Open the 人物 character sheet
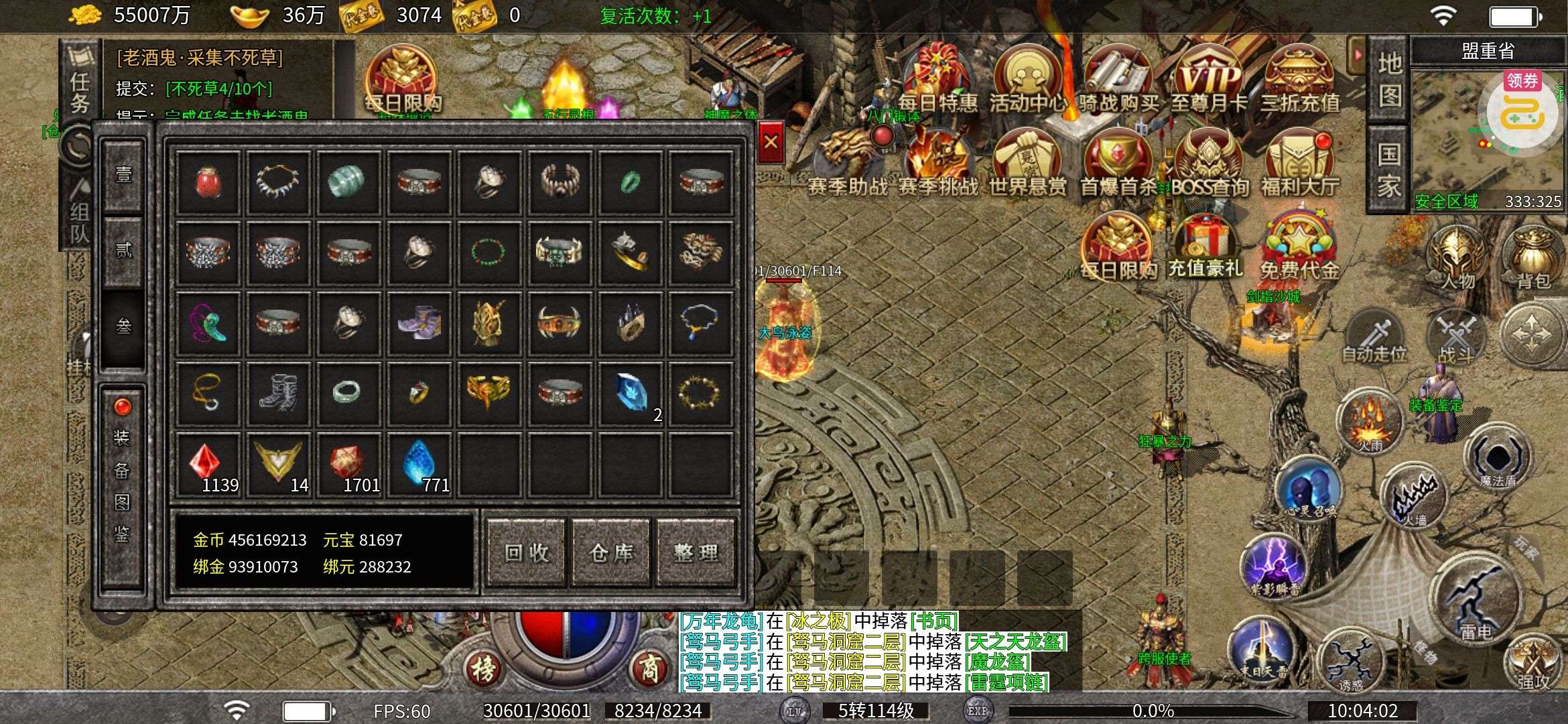This screenshot has height=724, width=1568. [x=1458, y=258]
